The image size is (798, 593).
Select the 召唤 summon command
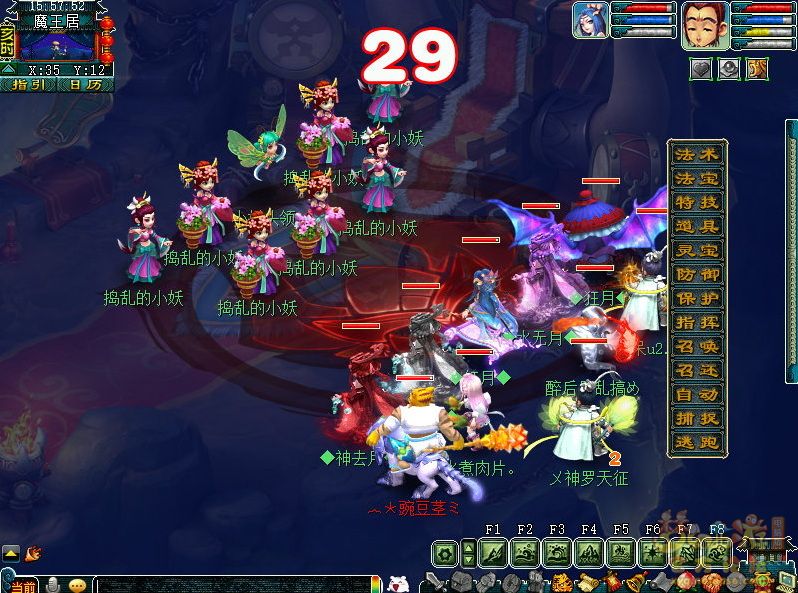pyautogui.click(x=697, y=347)
